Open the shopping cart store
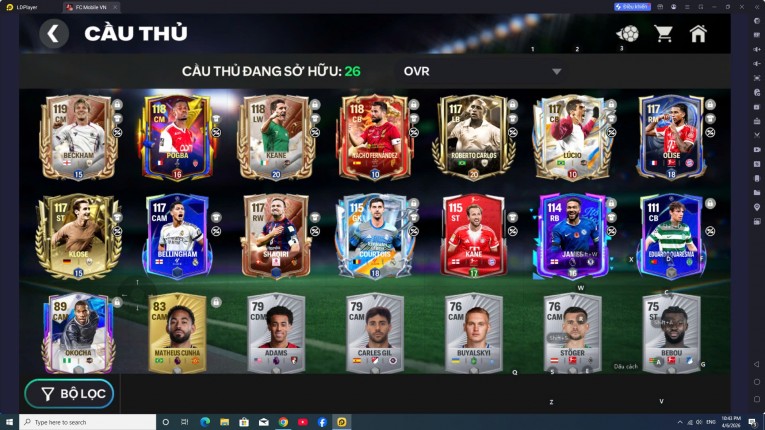The height and width of the screenshot is (430, 765). [663, 34]
